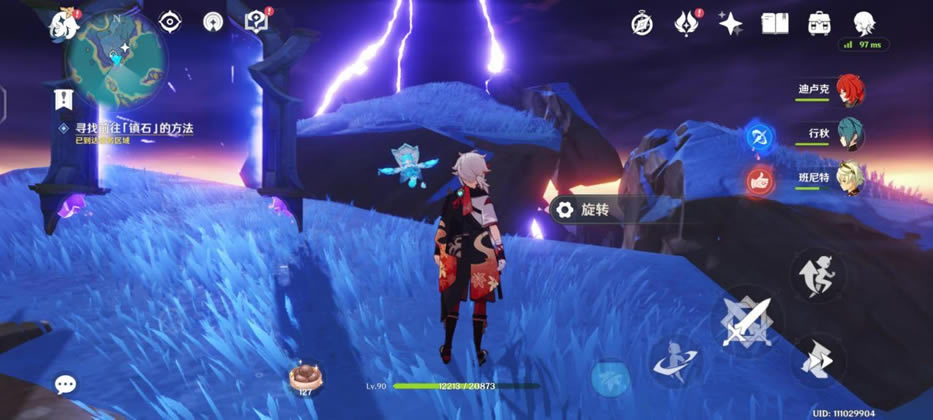This screenshot has width=933, height=420.
Task: Open the adventurer handbook book icon
Action: tap(775, 23)
